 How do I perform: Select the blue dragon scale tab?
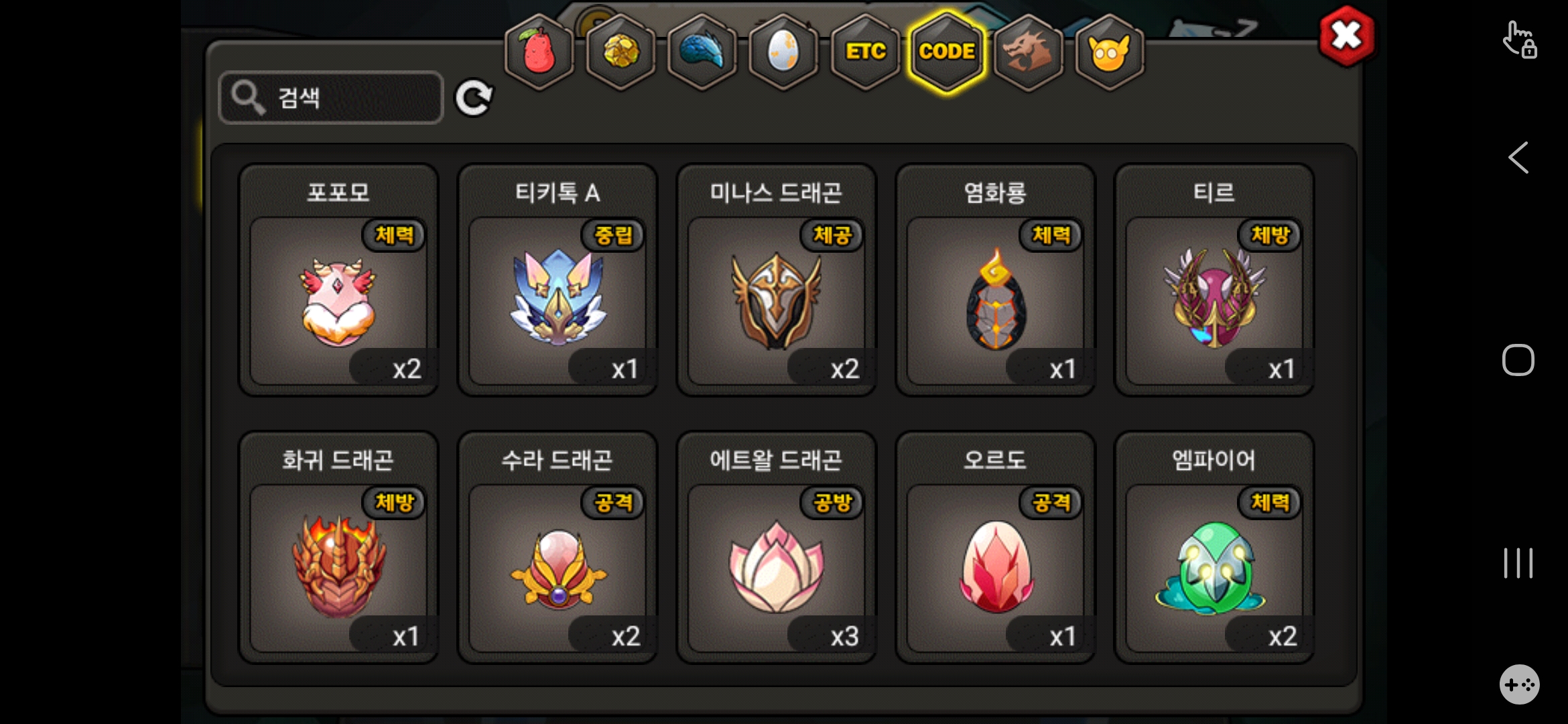coord(702,52)
